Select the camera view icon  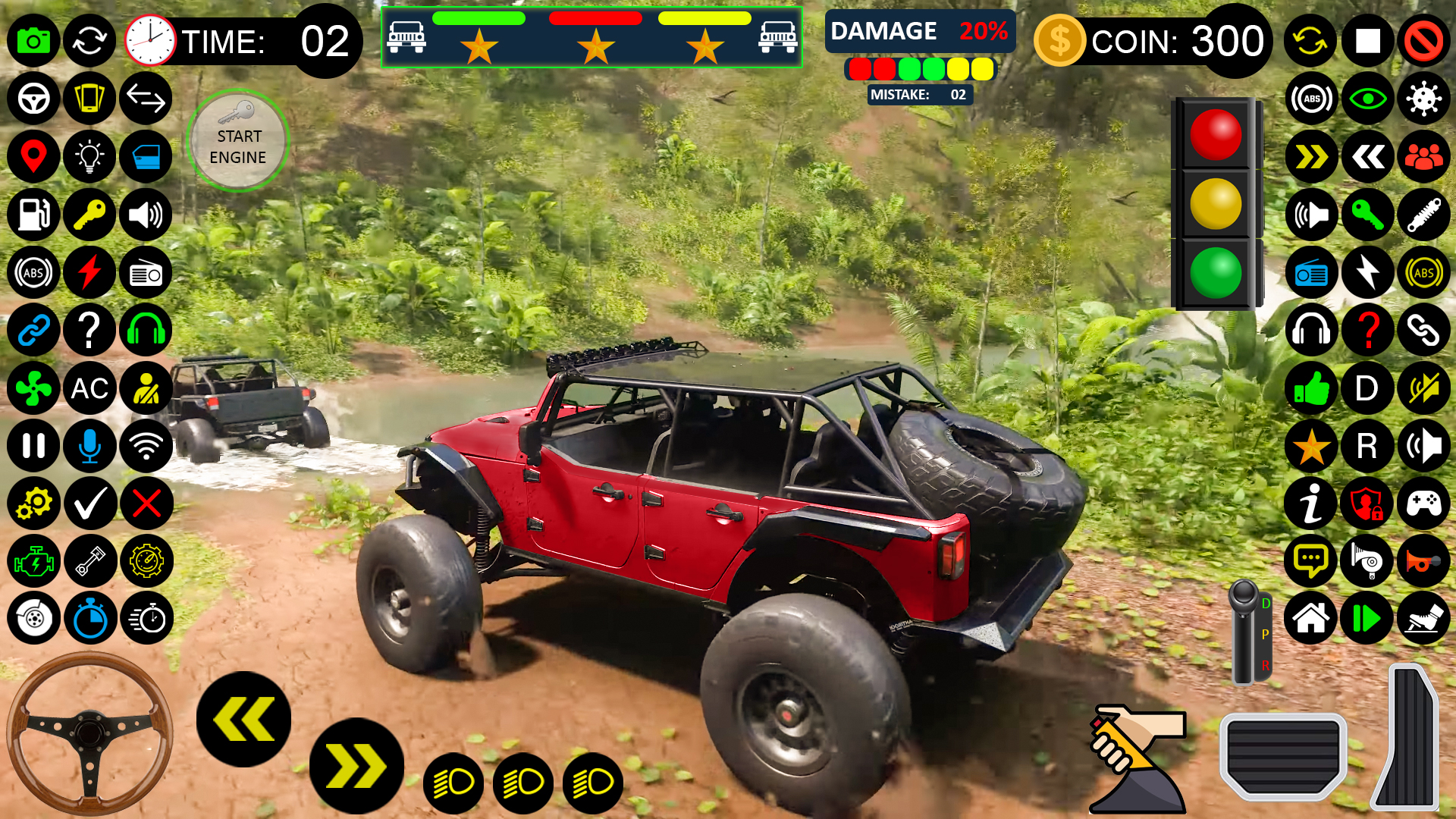coord(33,42)
